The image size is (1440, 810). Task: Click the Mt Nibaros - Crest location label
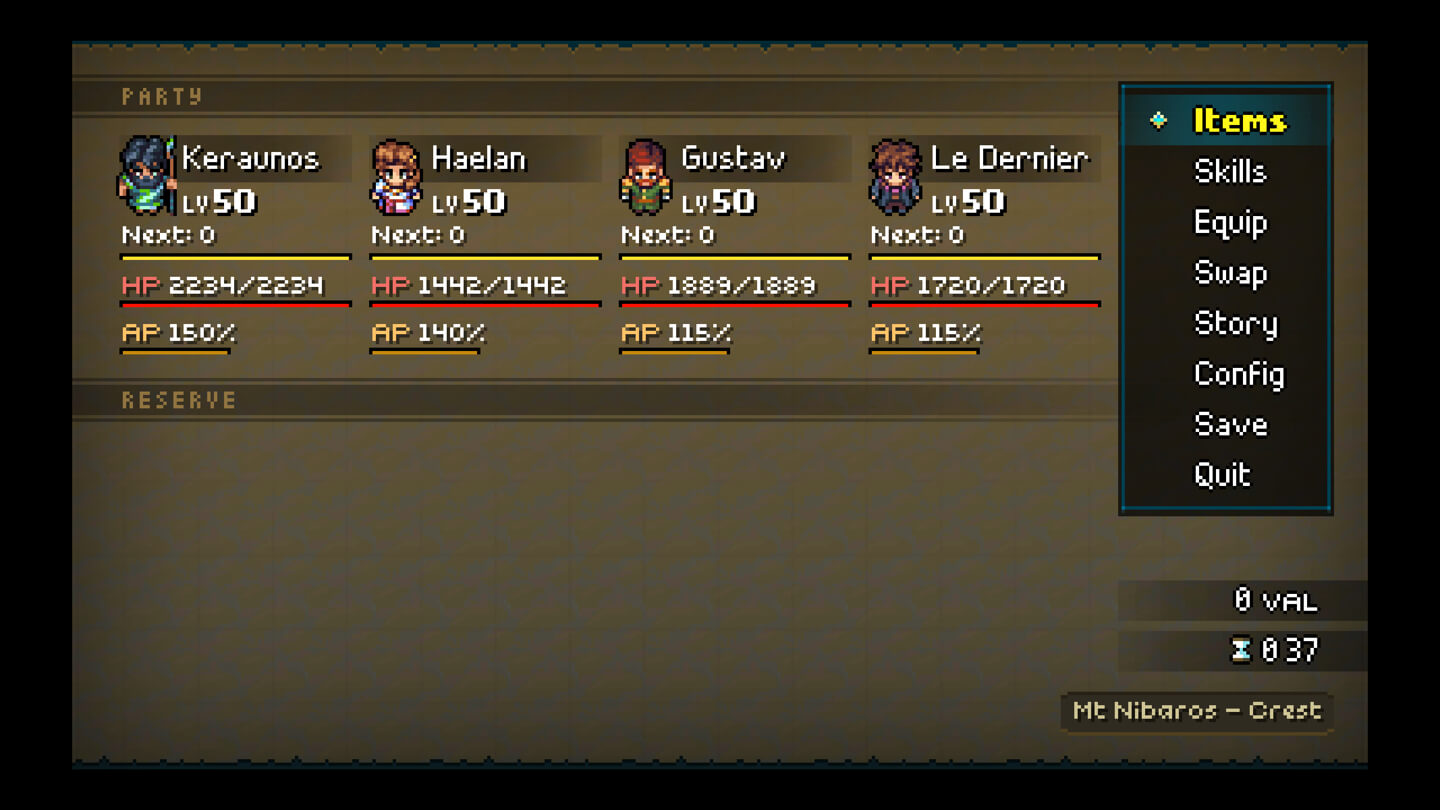point(1196,712)
